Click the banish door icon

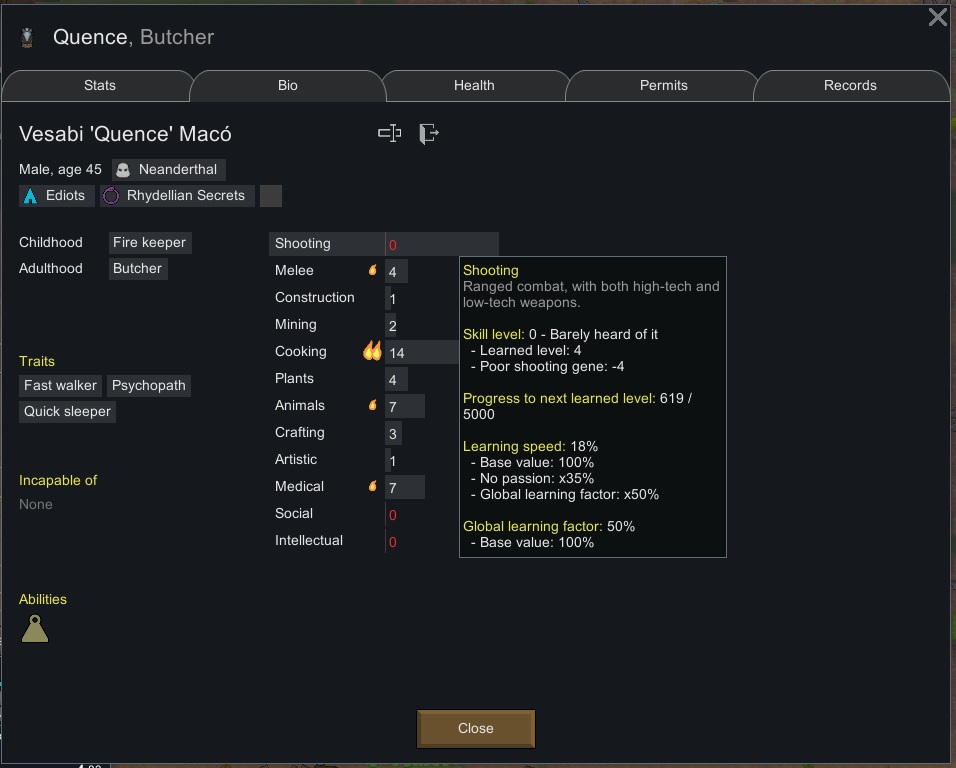click(x=429, y=134)
